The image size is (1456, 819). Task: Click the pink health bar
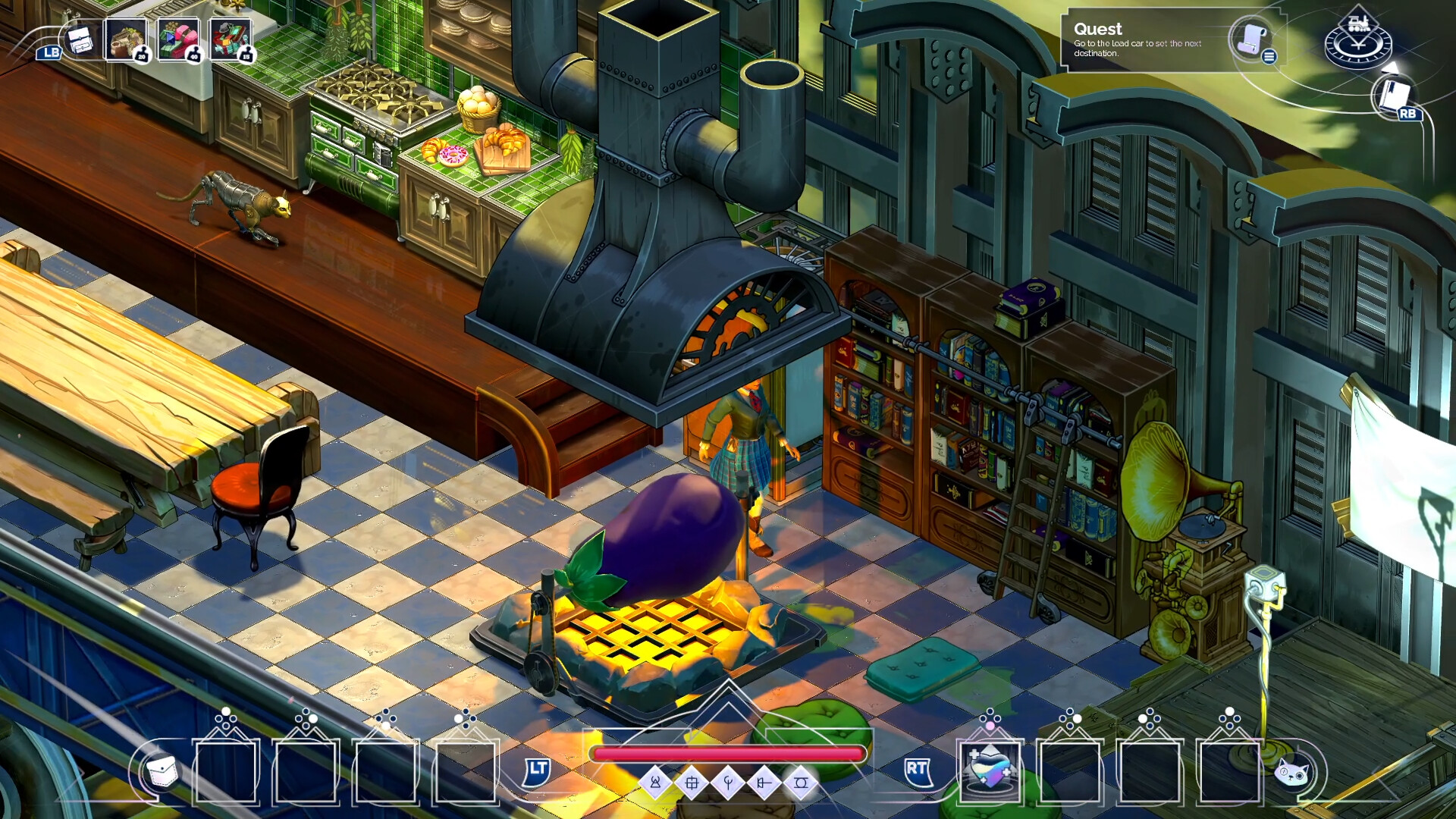pyautogui.click(x=728, y=755)
